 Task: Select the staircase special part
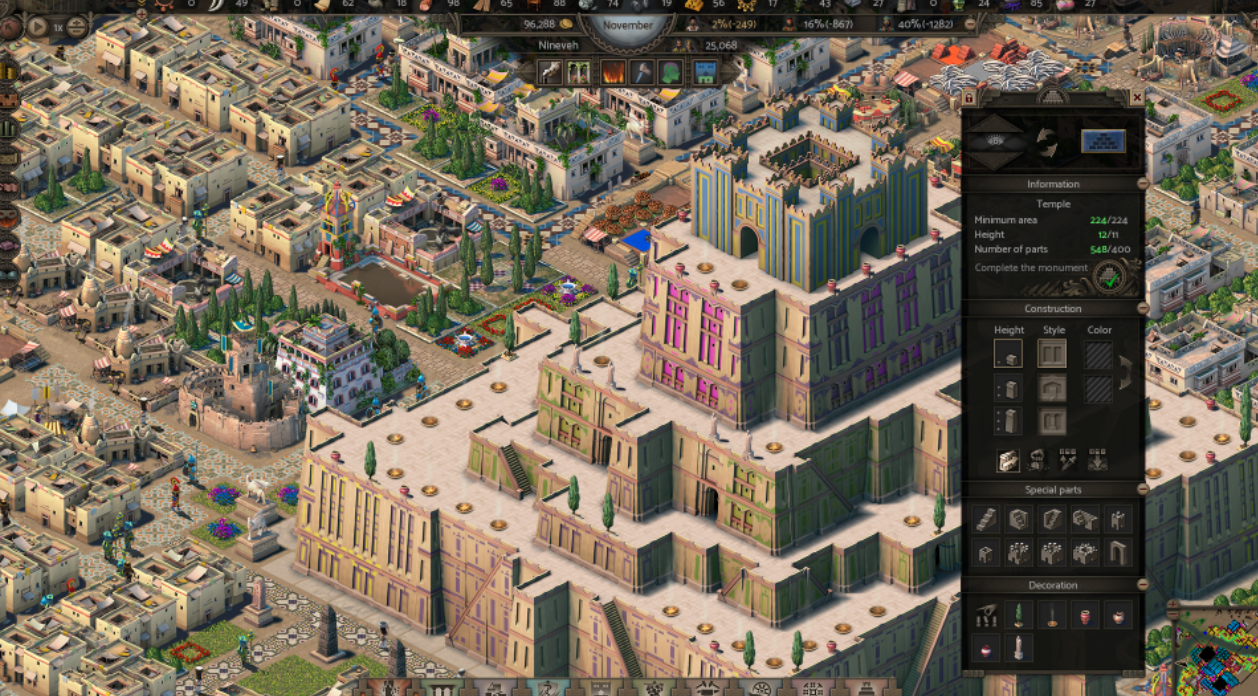click(986, 519)
